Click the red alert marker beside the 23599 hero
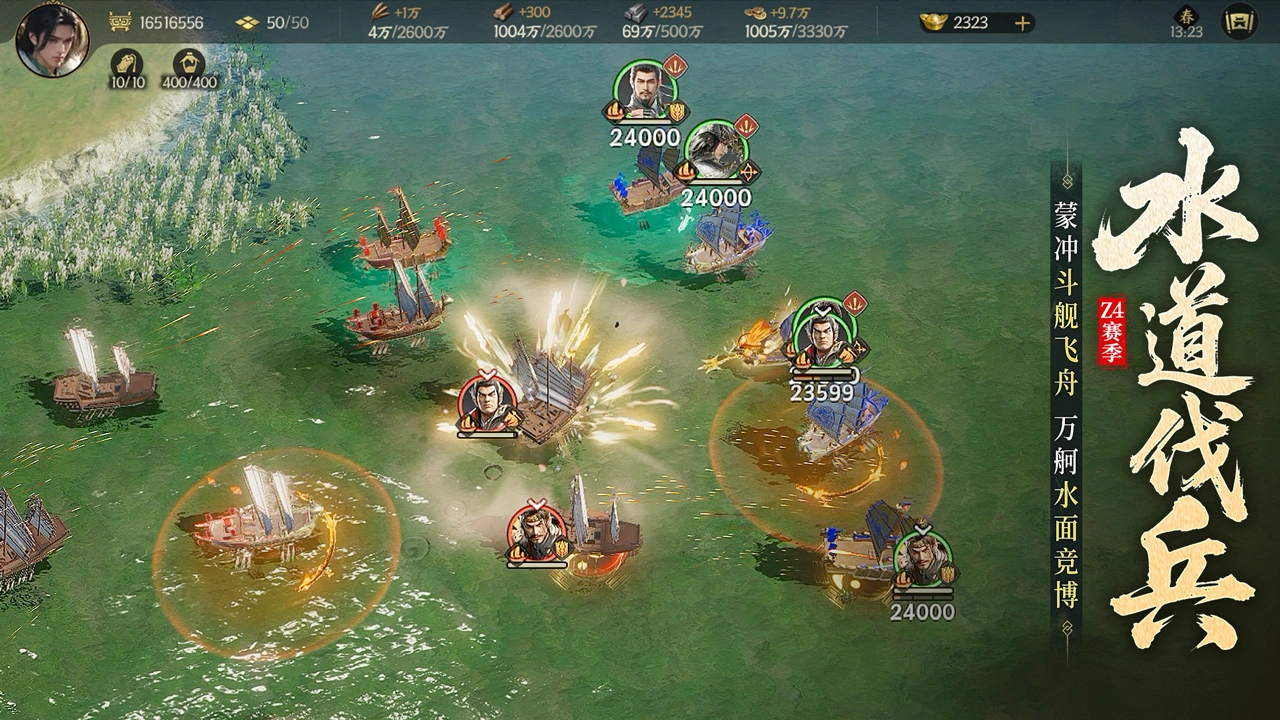The width and height of the screenshot is (1280, 720). pos(857,304)
